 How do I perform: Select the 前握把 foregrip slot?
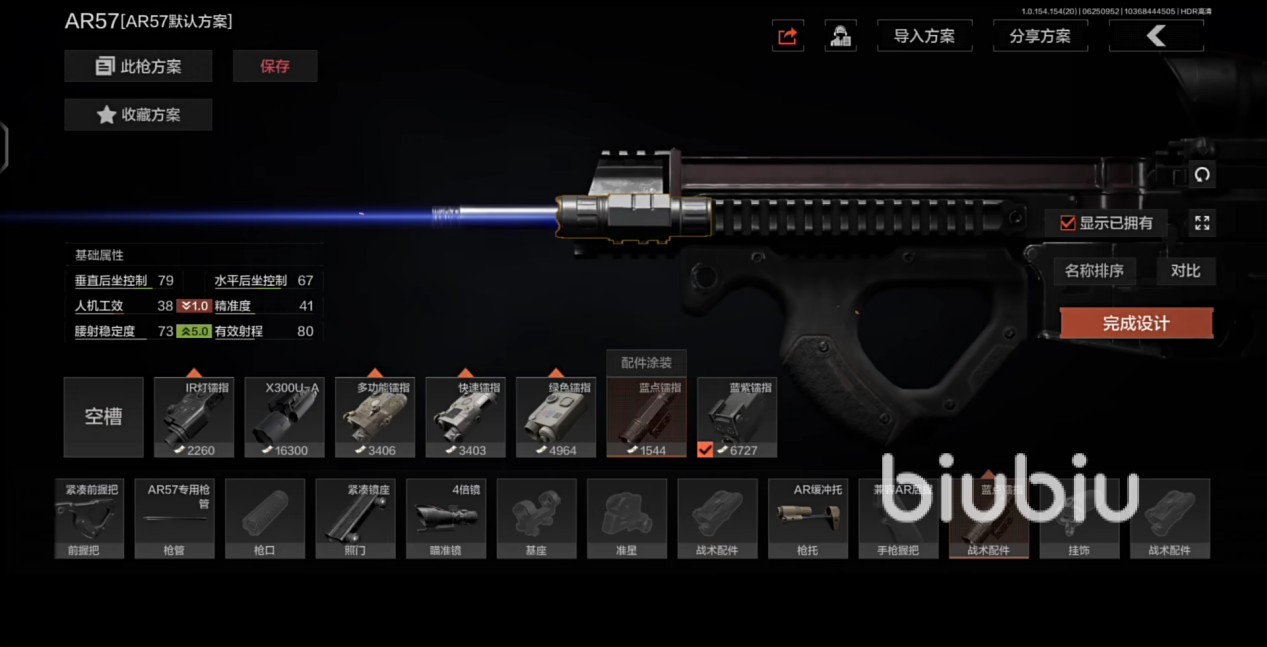coord(90,518)
